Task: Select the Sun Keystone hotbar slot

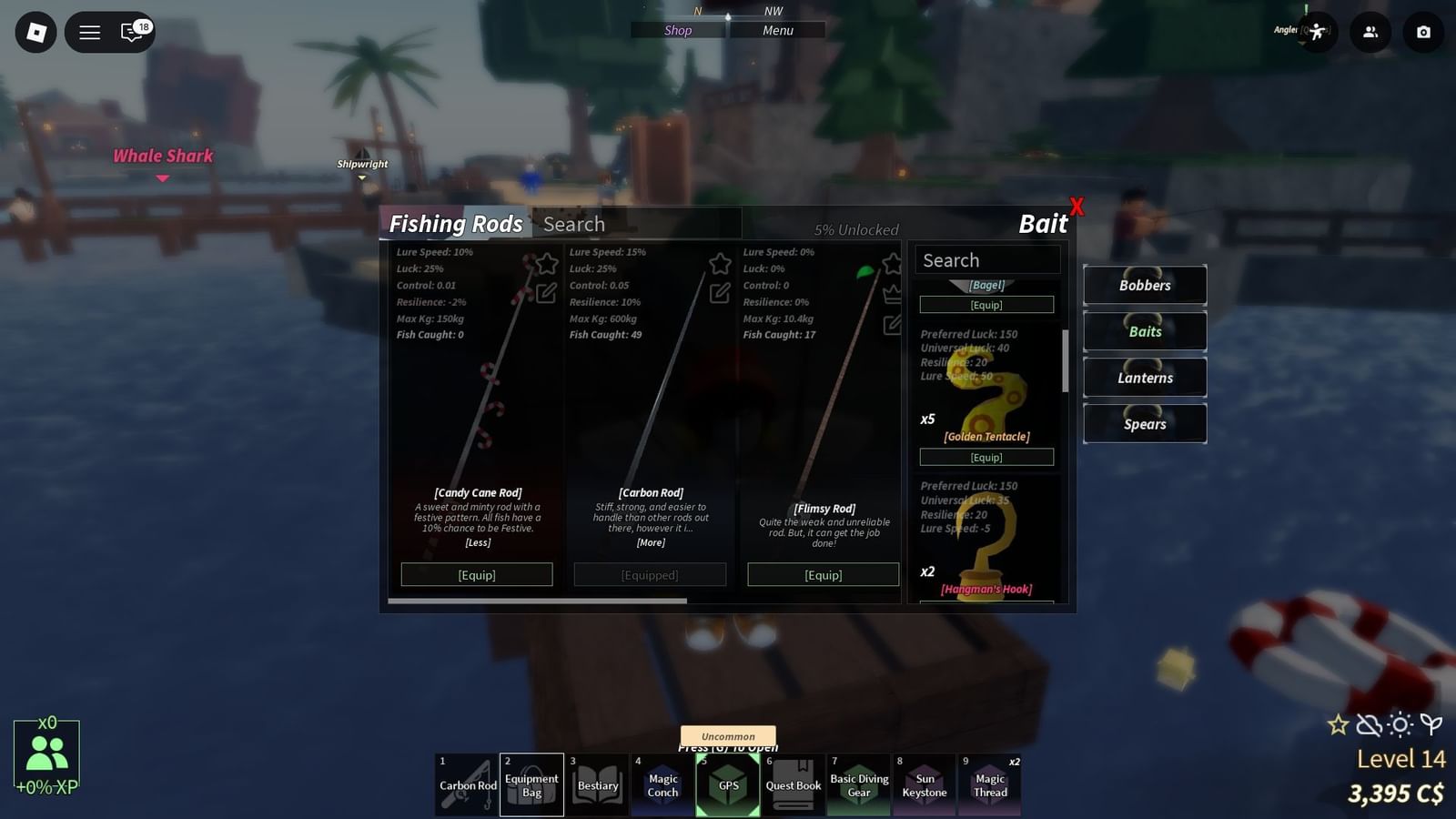Action: coord(925,784)
